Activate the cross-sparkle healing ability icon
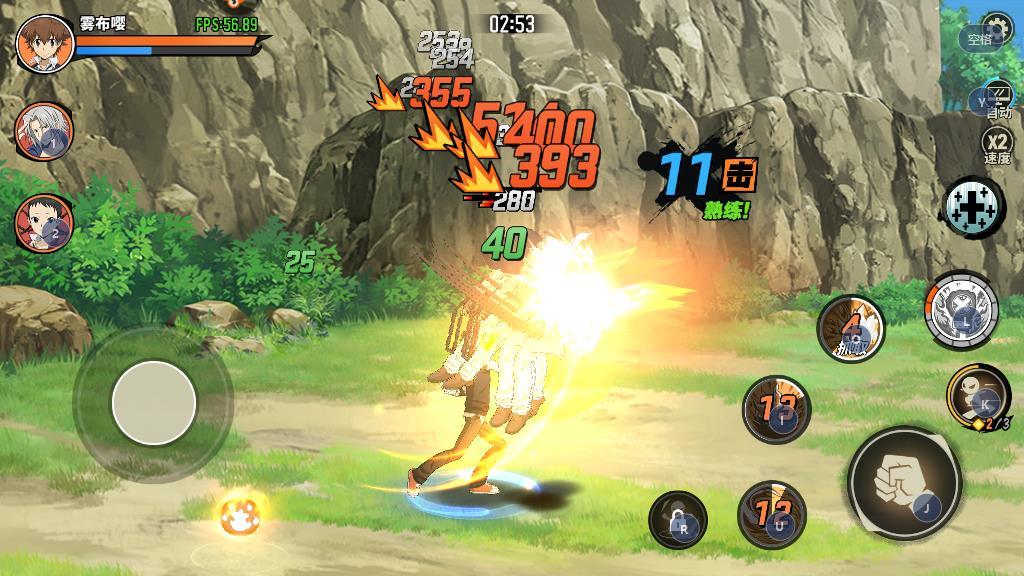This screenshot has width=1024, height=576. tap(973, 205)
